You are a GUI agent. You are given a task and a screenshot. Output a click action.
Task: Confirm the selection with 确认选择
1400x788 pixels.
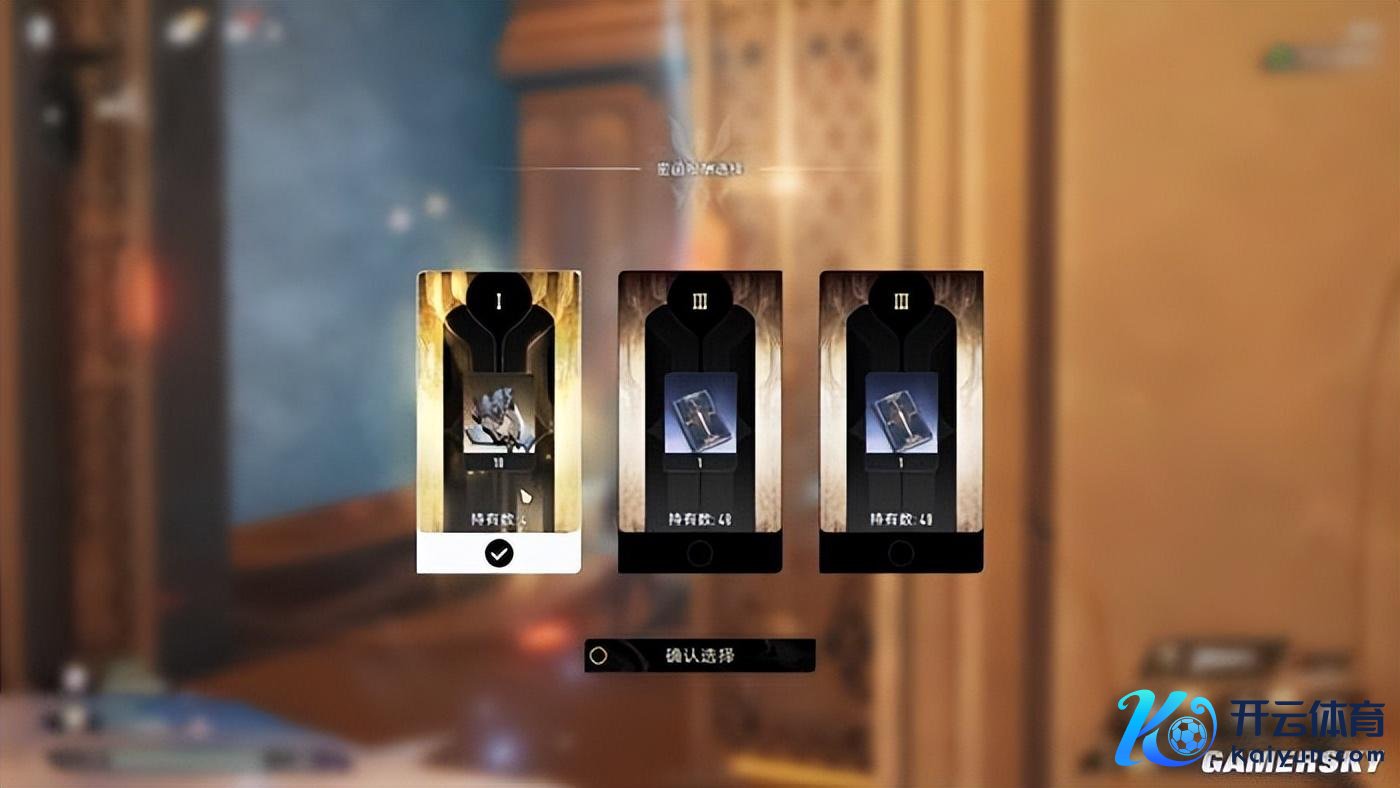(x=700, y=656)
